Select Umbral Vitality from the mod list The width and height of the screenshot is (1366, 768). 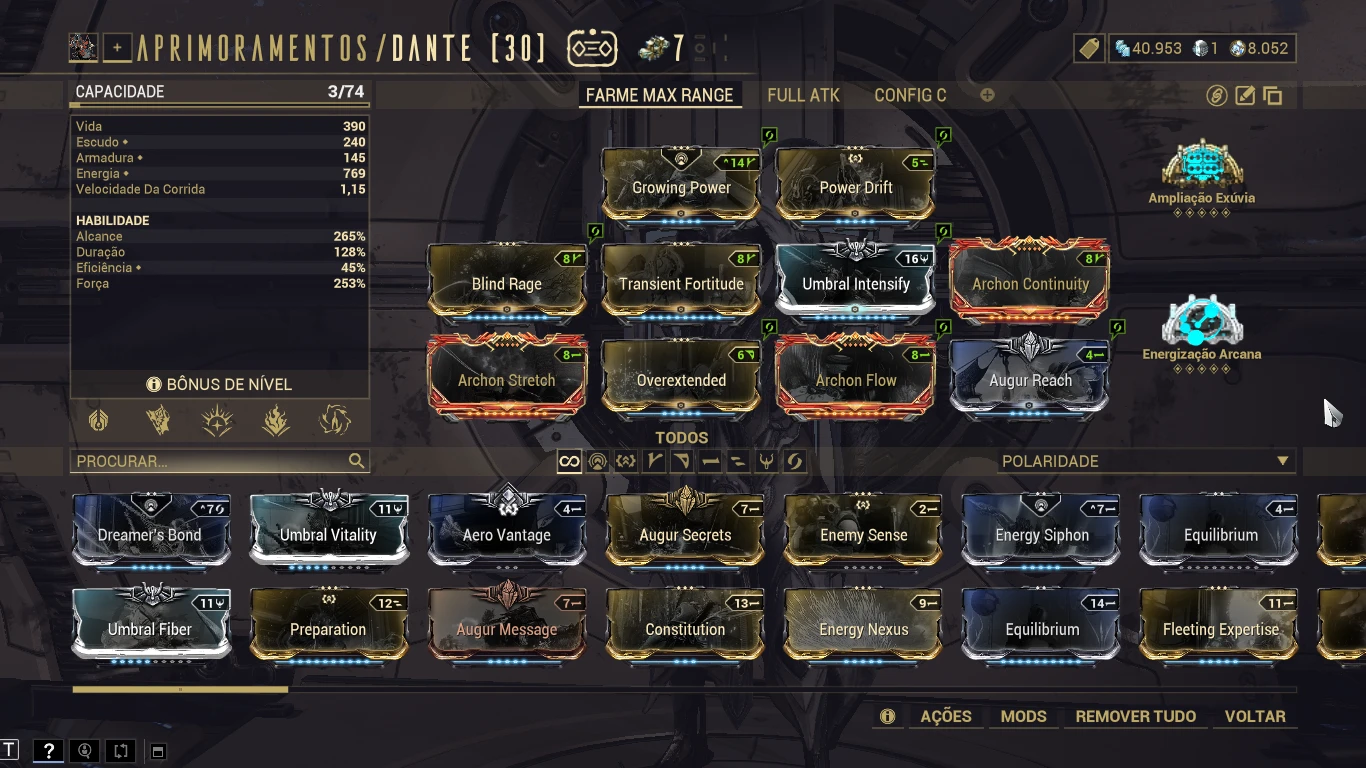[x=328, y=534]
